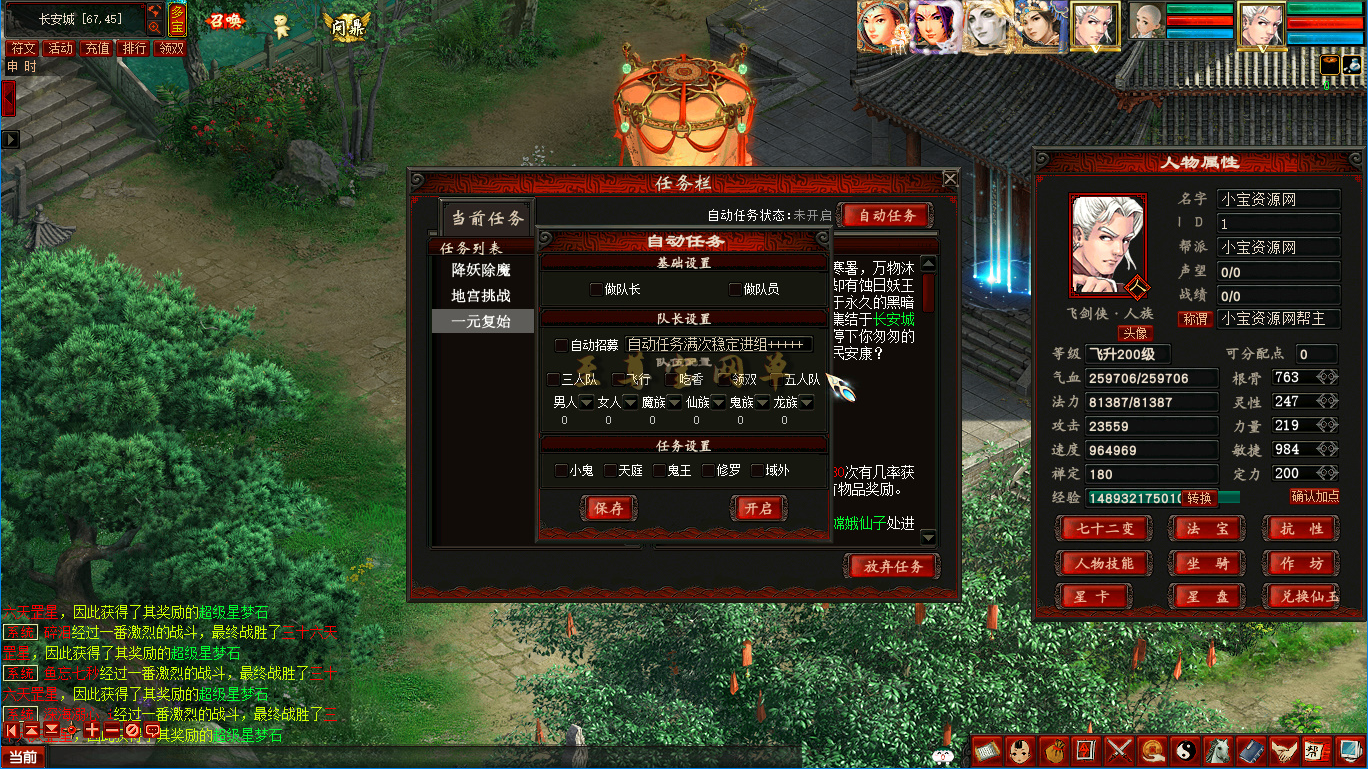Open the money bag inventory icon
1368x769 pixels.
coord(1055,752)
